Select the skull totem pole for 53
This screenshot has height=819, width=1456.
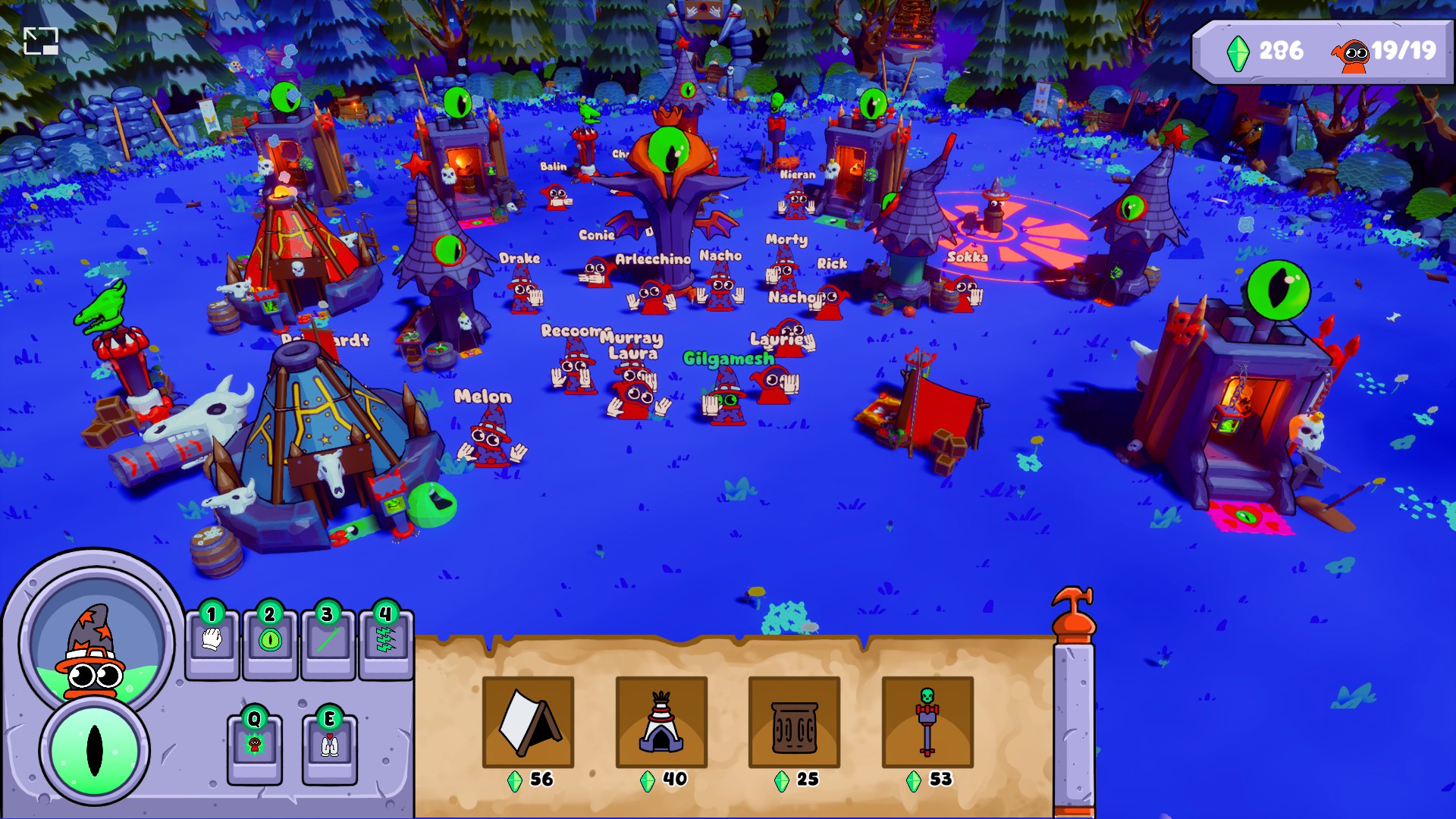(x=927, y=722)
